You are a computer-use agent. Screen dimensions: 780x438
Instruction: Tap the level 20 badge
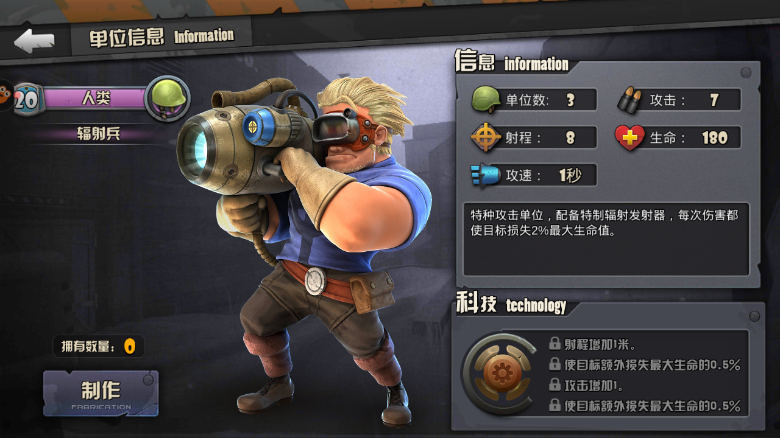pyautogui.click(x=27, y=98)
